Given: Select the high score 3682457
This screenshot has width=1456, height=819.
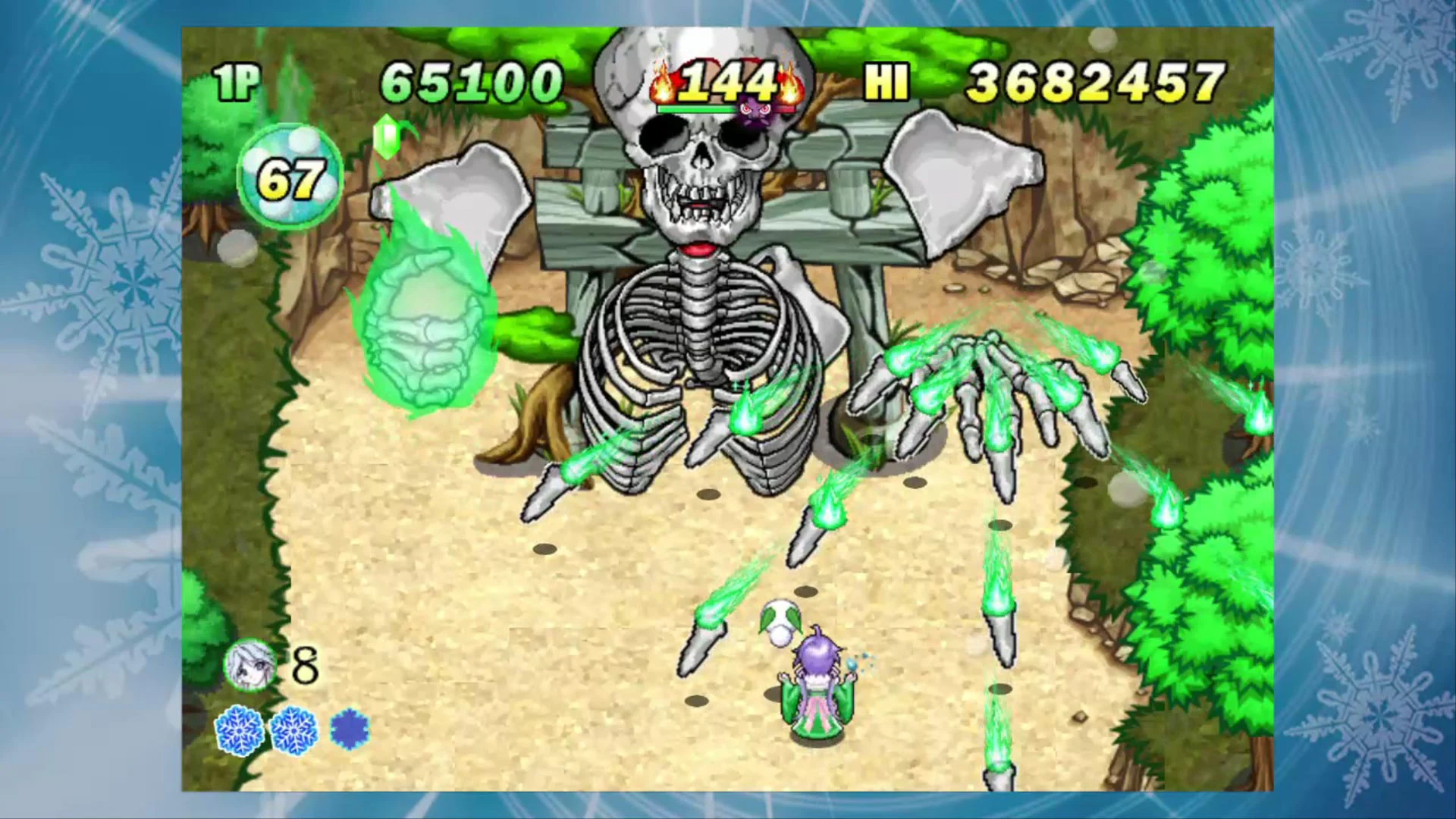Looking at the screenshot, I should point(1092,78).
